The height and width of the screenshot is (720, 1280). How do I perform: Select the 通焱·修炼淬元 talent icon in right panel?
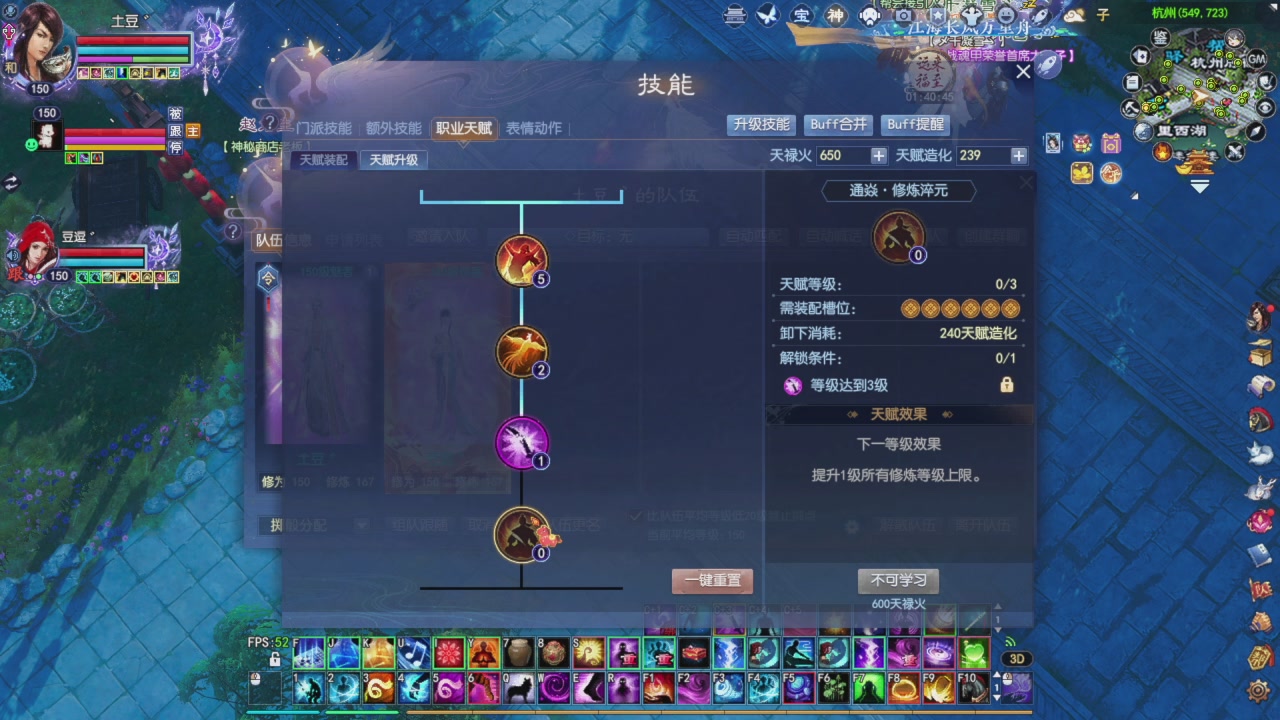pyautogui.click(x=898, y=237)
